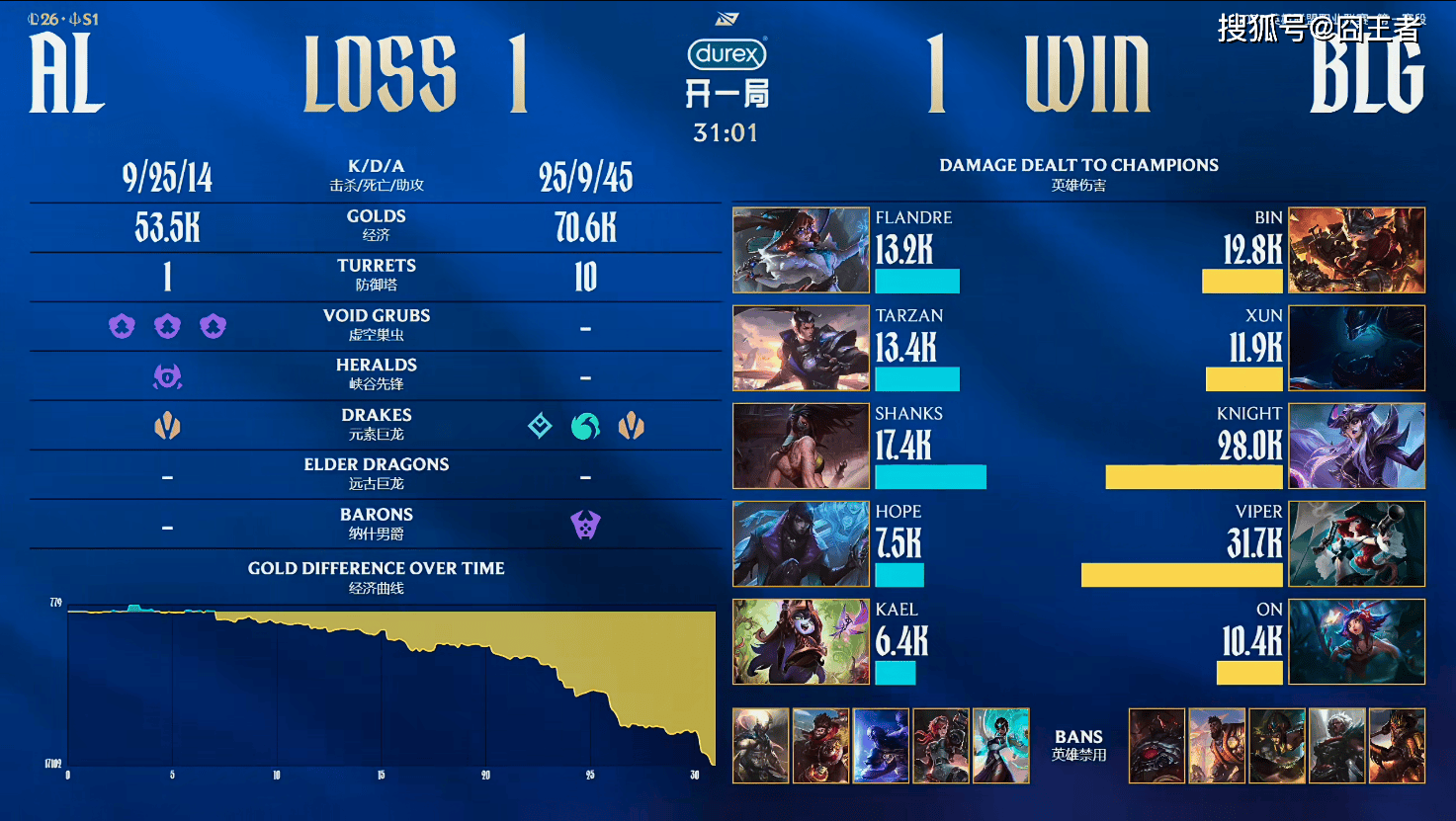1456x821 pixels.
Task: Select Tarzan's champion portrait
Action: point(801,348)
